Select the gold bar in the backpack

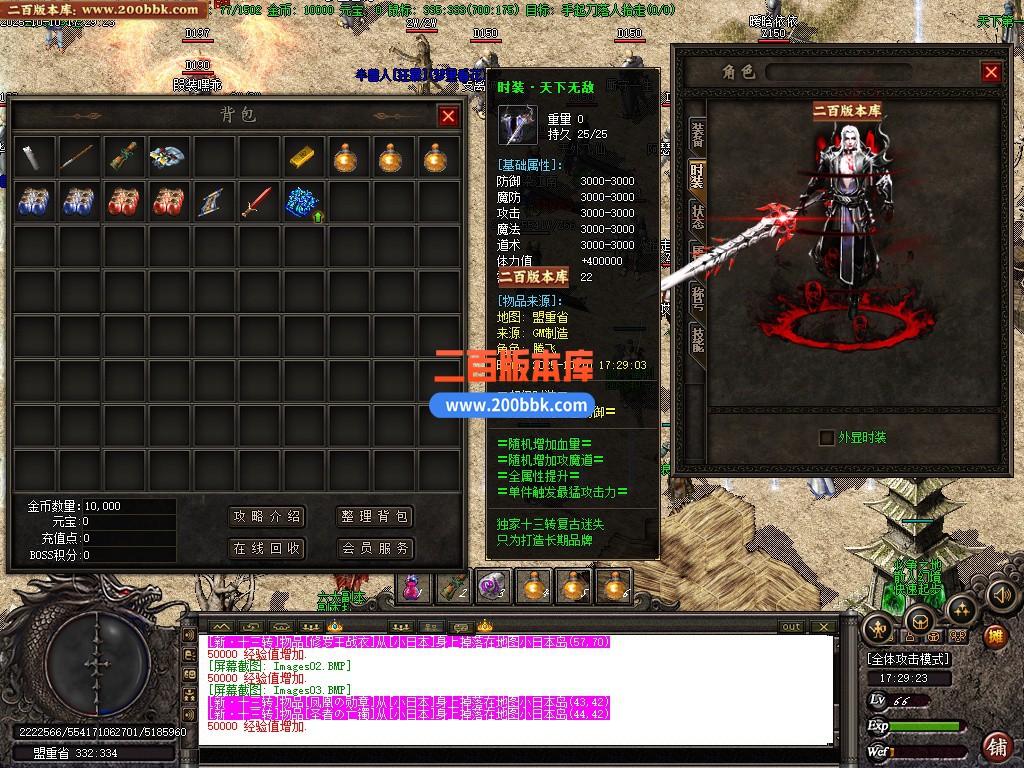(x=303, y=157)
